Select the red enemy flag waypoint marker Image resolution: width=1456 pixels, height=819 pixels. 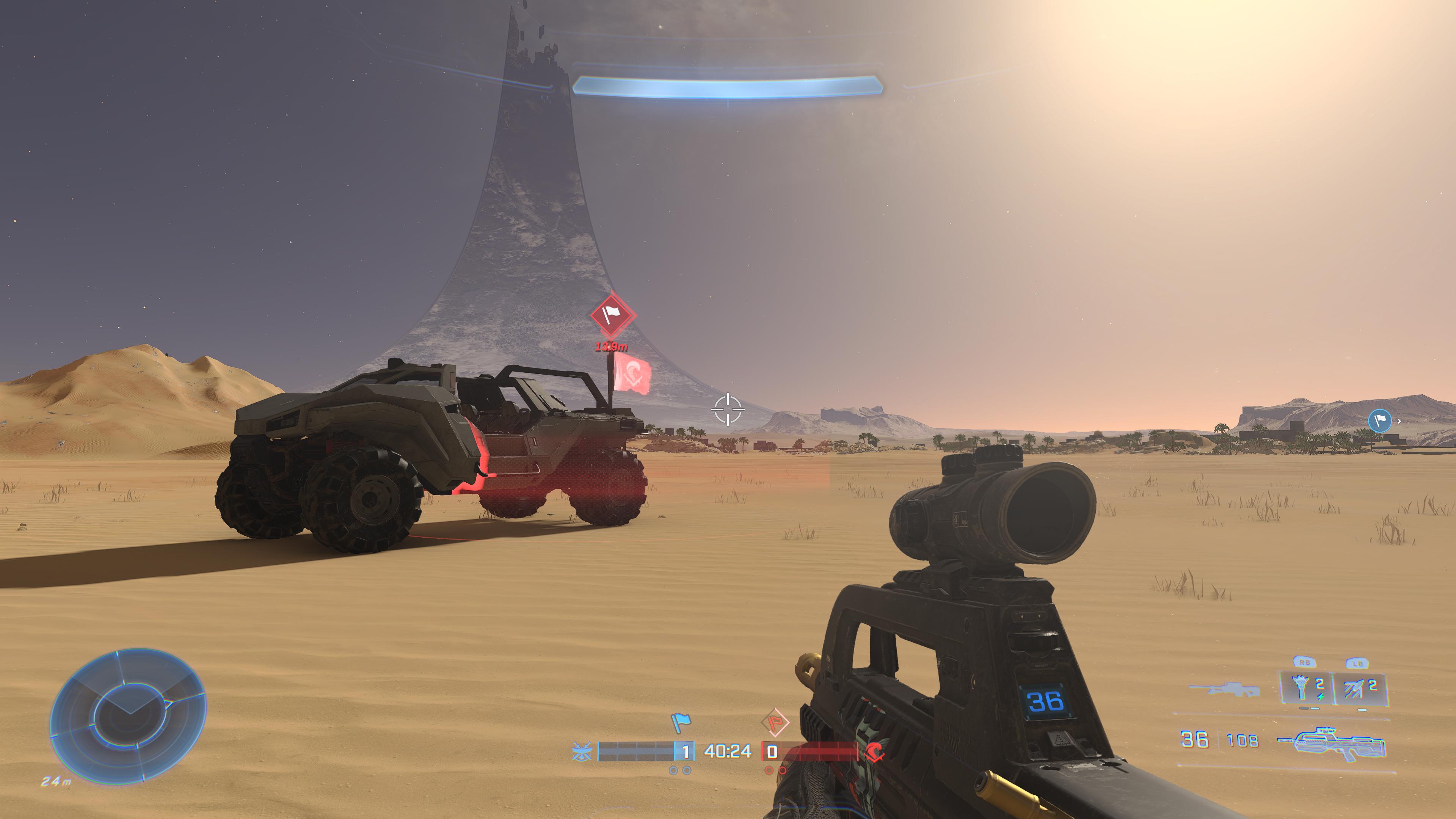point(613,315)
